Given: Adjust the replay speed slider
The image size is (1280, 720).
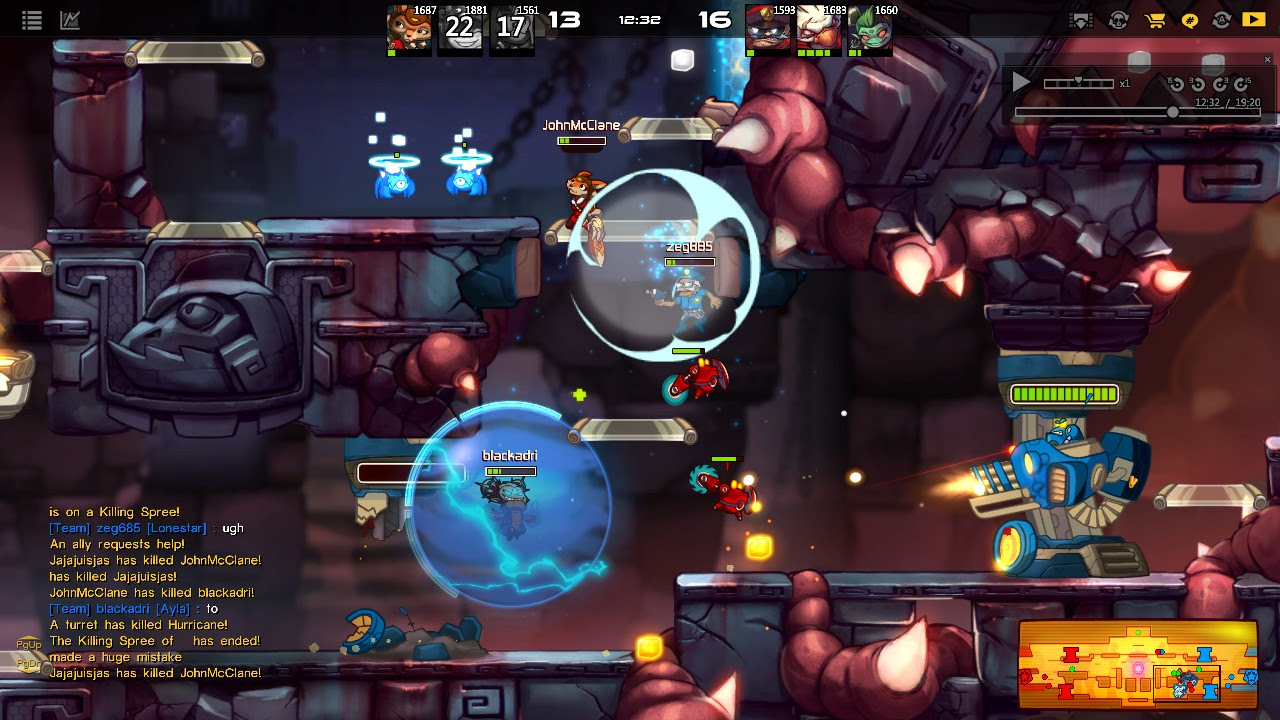Looking at the screenshot, I should point(1078,83).
